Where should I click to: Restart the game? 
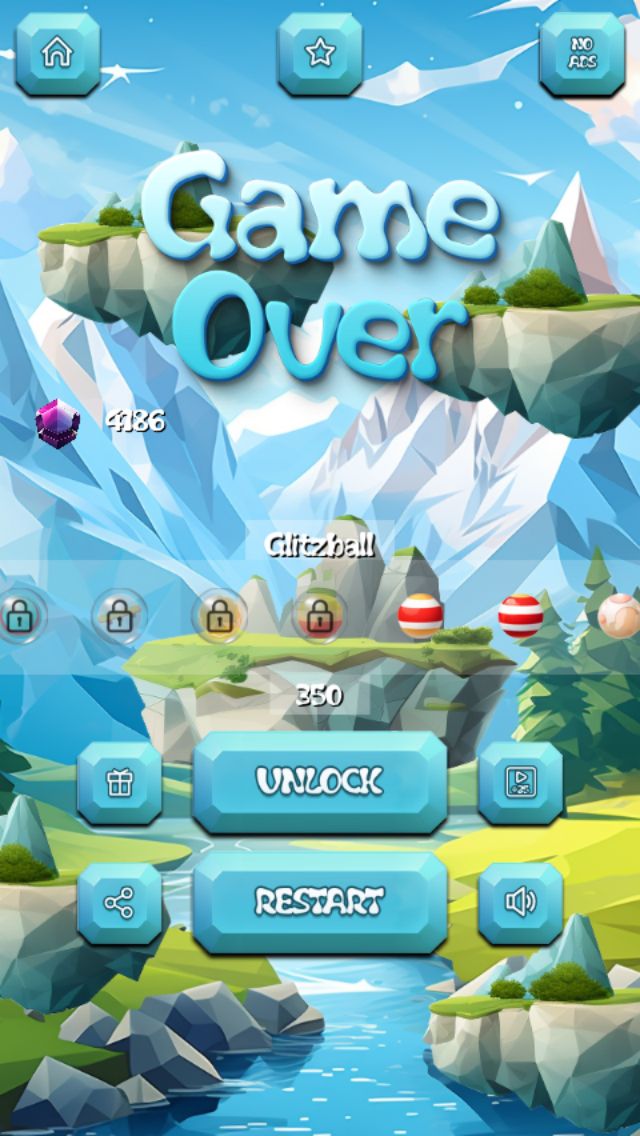pos(319,903)
